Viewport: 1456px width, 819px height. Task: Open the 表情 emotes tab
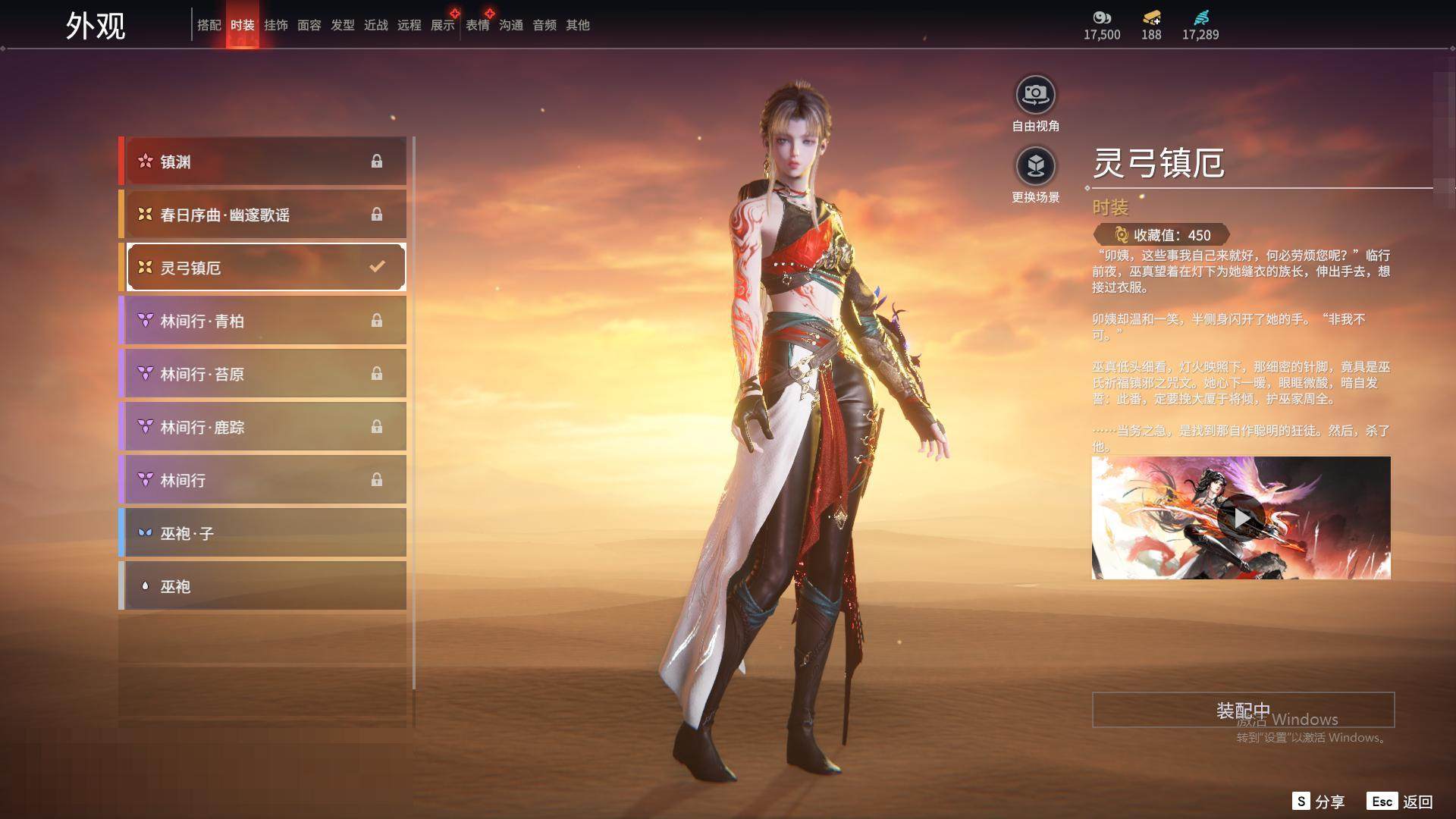click(x=477, y=25)
